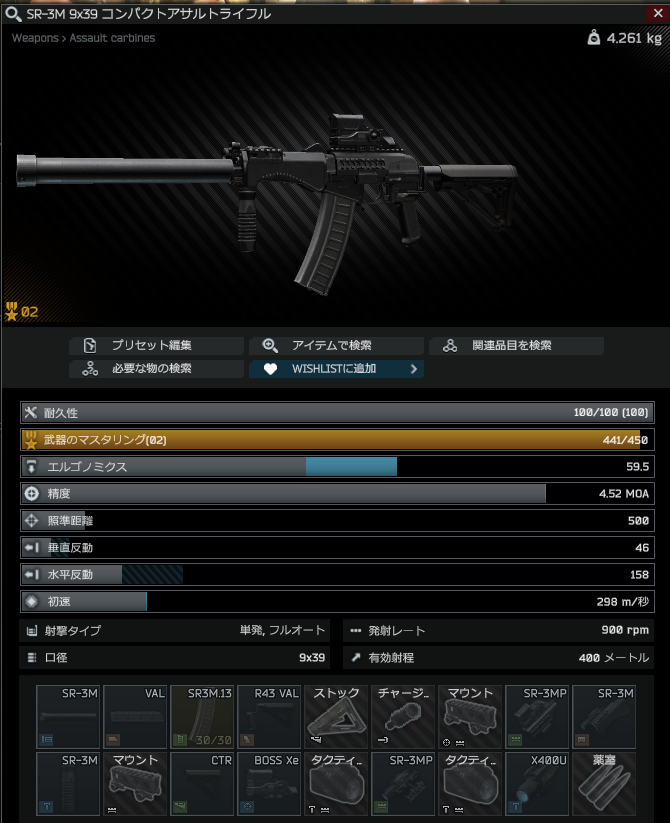The height and width of the screenshot is (823, 670).
Task: Click the Assault carbines breadcrumb link
Action: point(112,38)
